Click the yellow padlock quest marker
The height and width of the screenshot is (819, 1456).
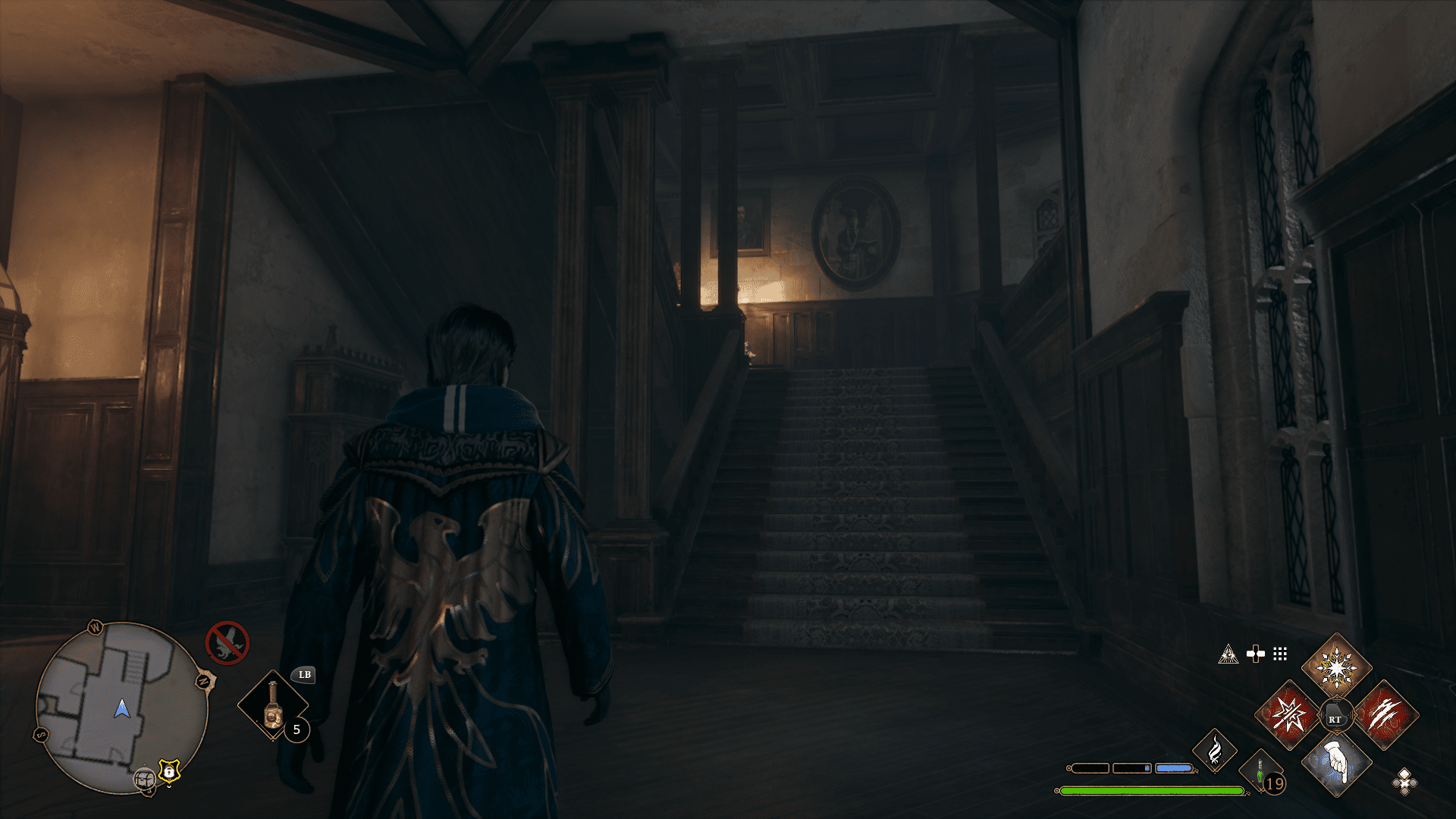click(169, 771)
